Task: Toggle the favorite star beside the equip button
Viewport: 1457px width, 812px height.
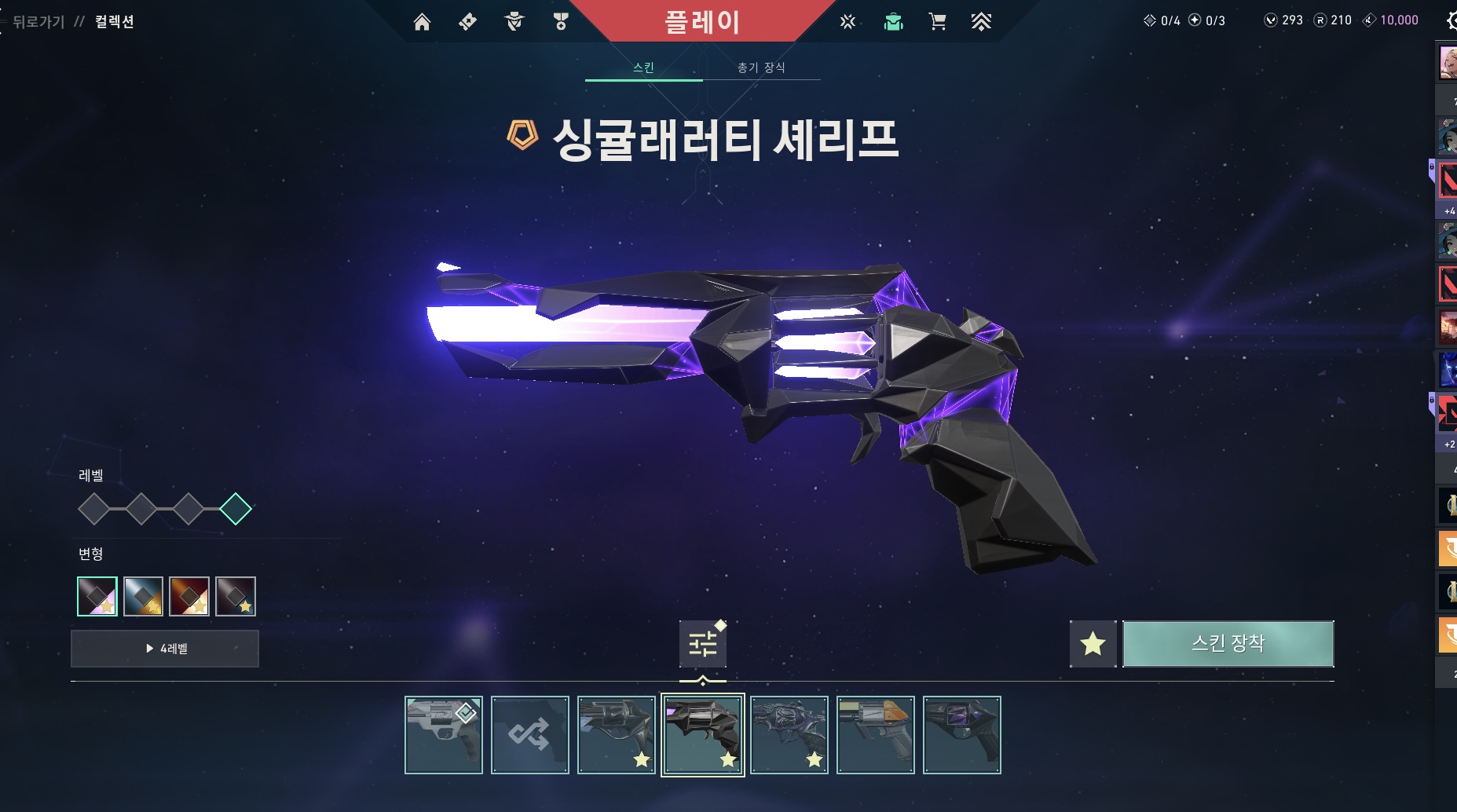Action: click(1093, 644)
